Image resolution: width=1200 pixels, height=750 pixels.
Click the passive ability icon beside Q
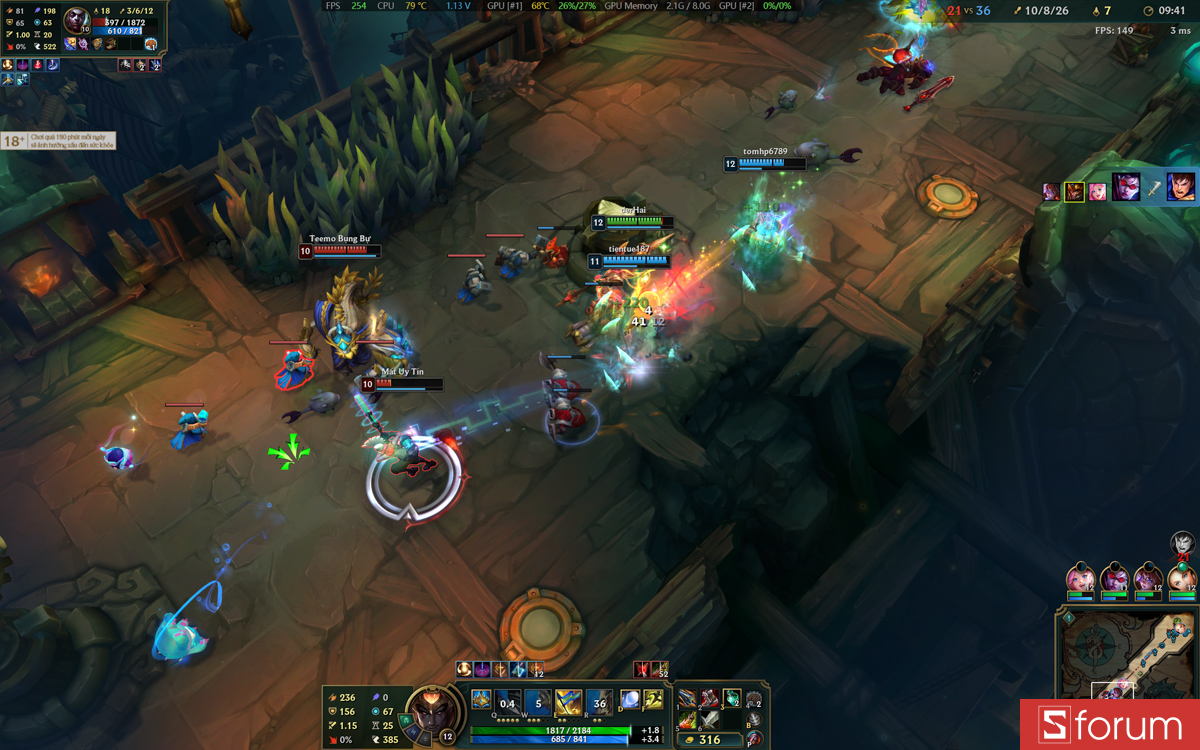(x=481, y=699)
